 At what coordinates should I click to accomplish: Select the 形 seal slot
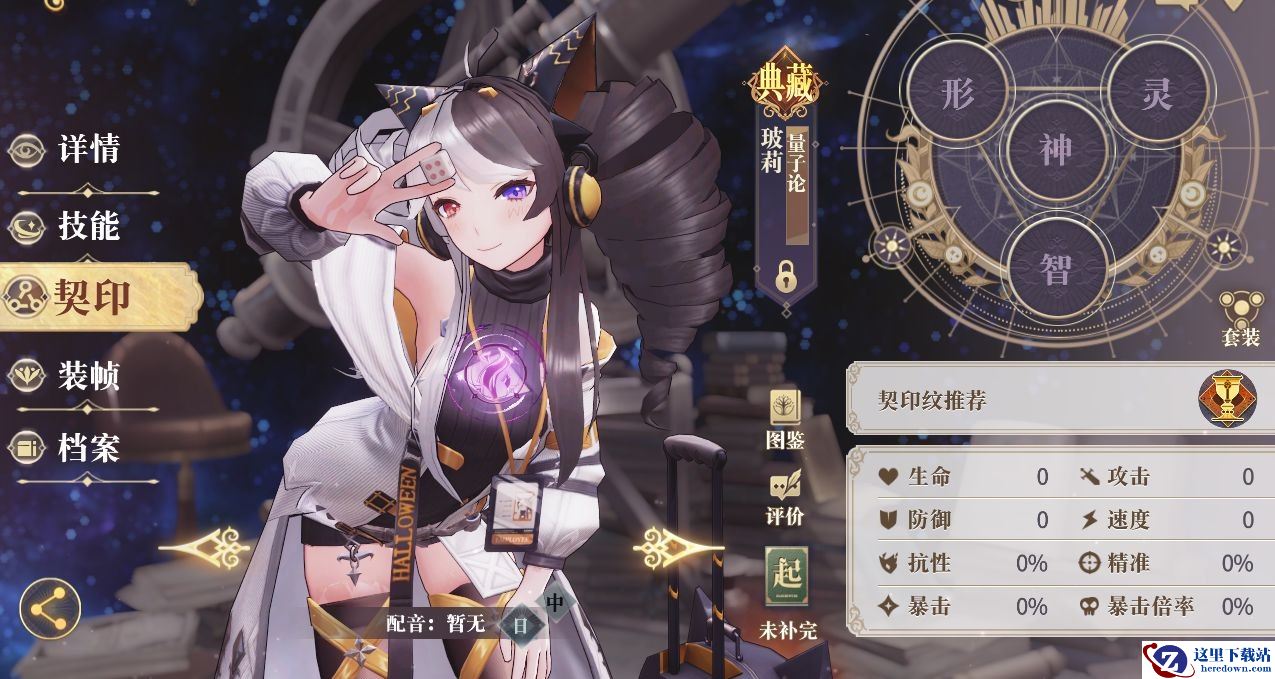point(957,95)
